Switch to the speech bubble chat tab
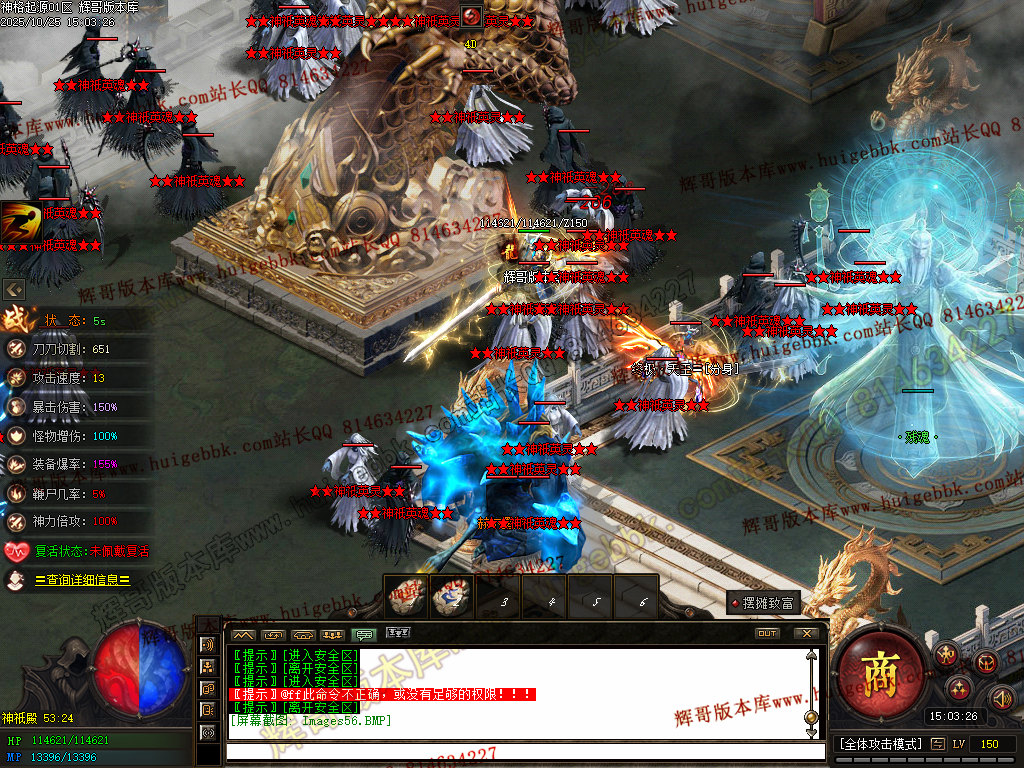Screen dimensions: 1024x768 pos(365,634)
